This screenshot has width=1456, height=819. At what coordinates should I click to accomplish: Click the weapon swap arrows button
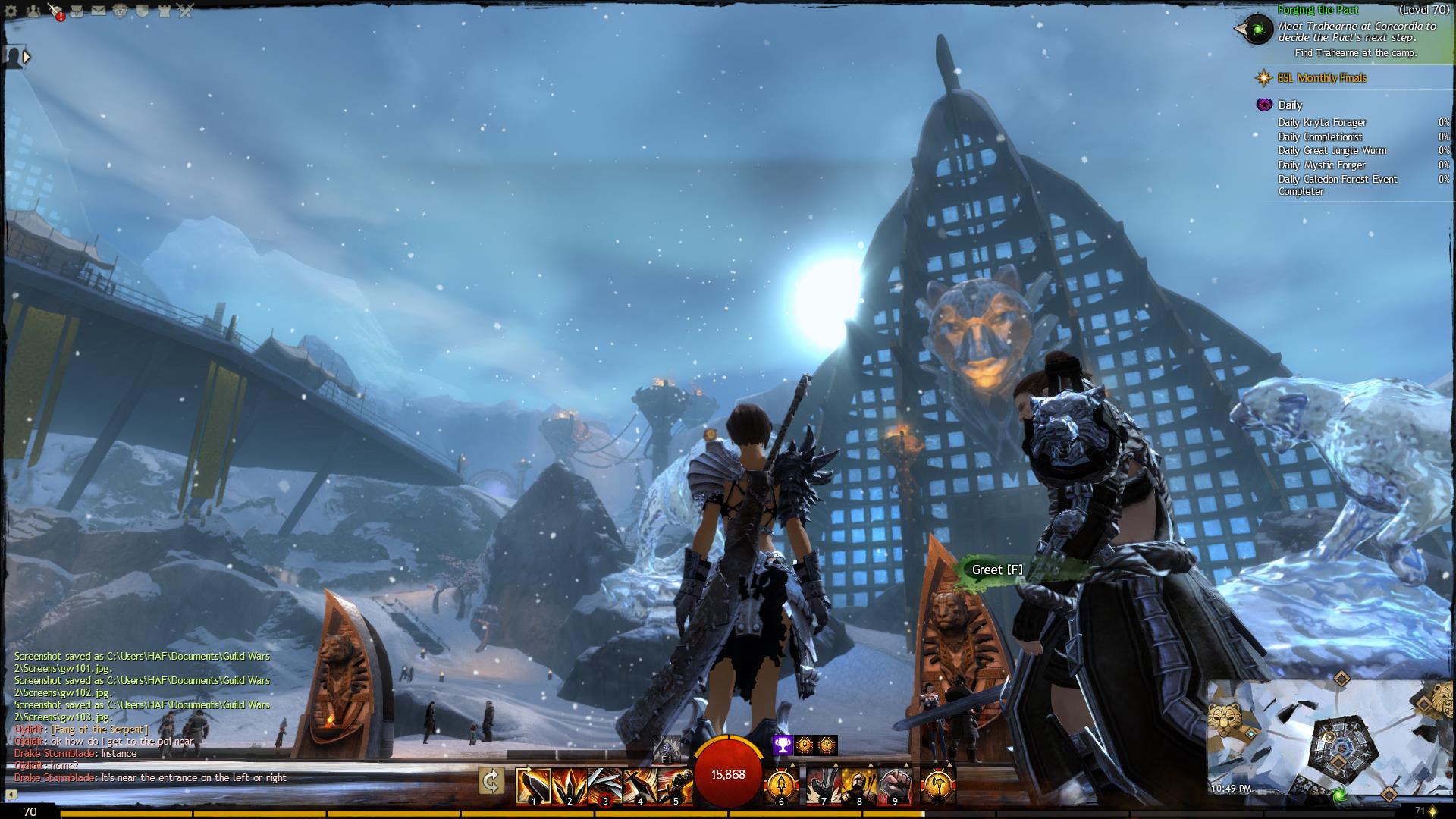491,782
